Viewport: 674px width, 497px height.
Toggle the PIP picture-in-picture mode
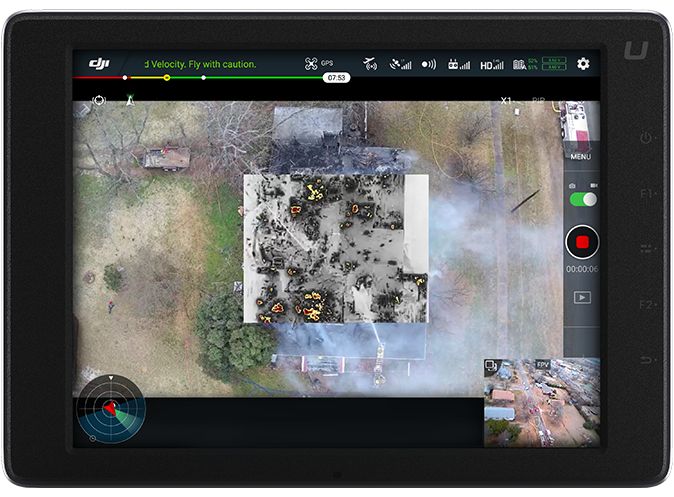point(538,101)
